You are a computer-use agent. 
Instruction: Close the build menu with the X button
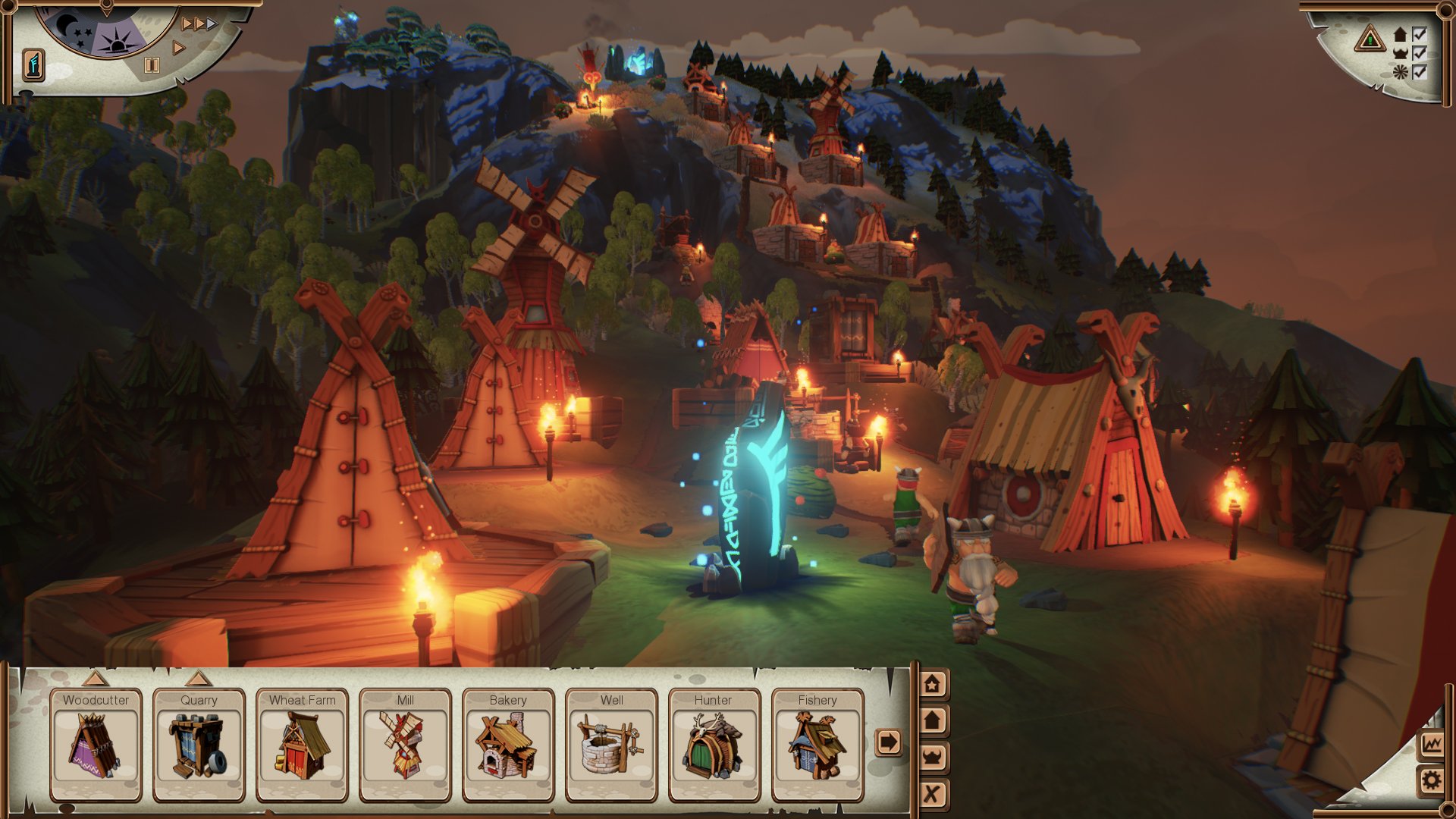(x=931, y=792)
